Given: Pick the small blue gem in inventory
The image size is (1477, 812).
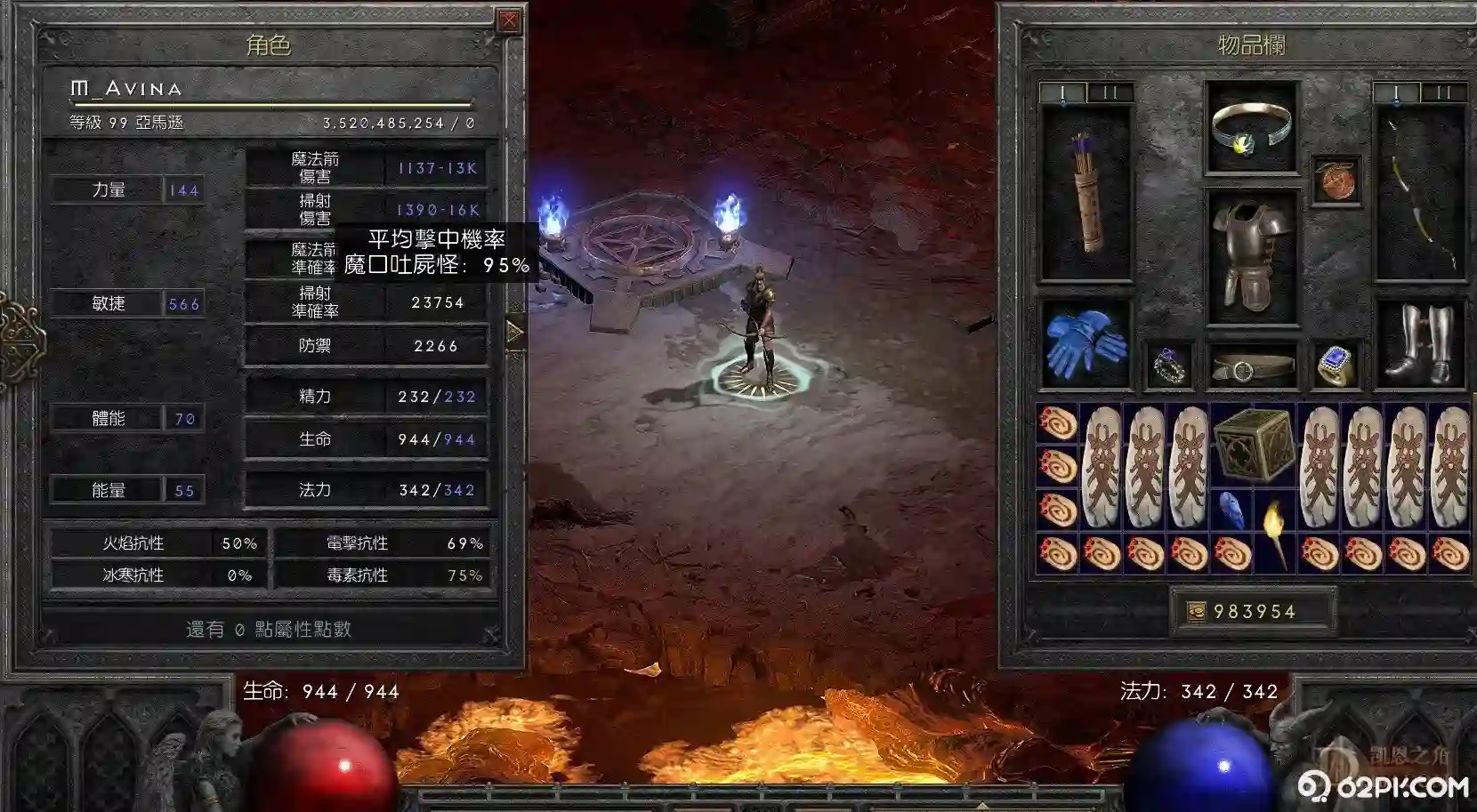Looking at the screenshot, I should (1232, 510).
